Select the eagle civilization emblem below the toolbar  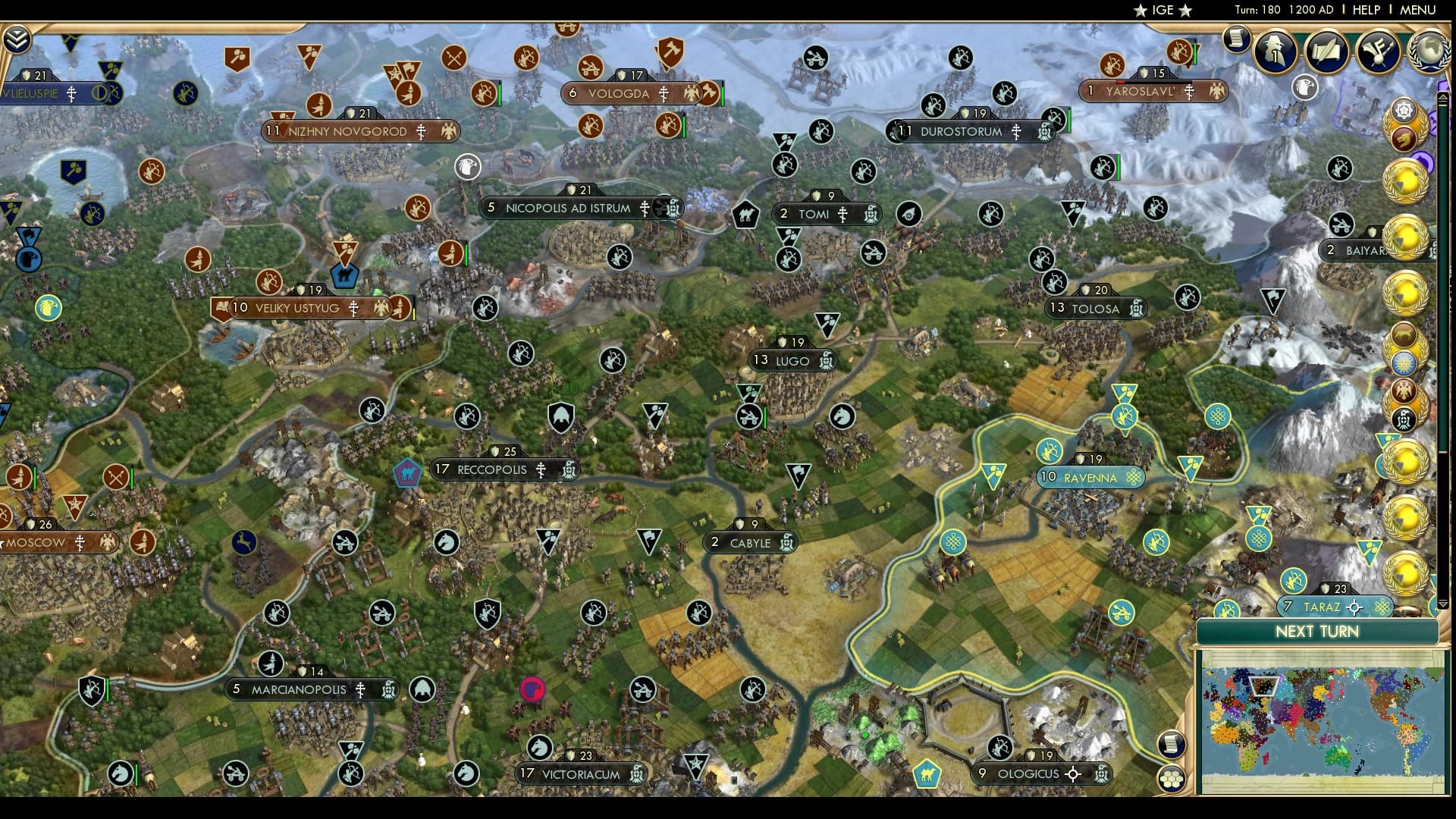tap(1304, 87)
